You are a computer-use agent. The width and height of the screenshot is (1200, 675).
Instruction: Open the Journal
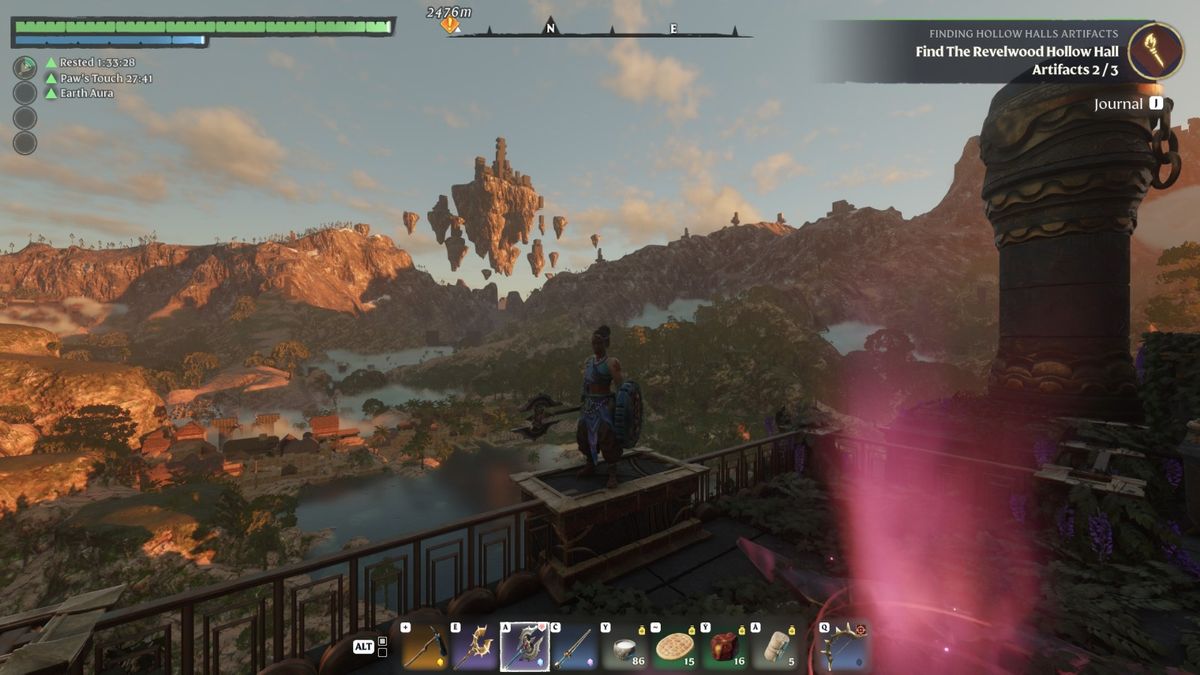pos(1127,104)
